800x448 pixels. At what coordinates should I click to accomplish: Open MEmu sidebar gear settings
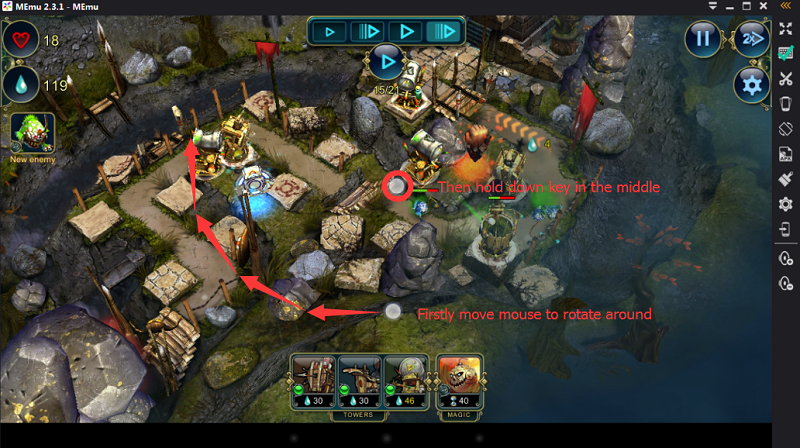coord(786,203)
